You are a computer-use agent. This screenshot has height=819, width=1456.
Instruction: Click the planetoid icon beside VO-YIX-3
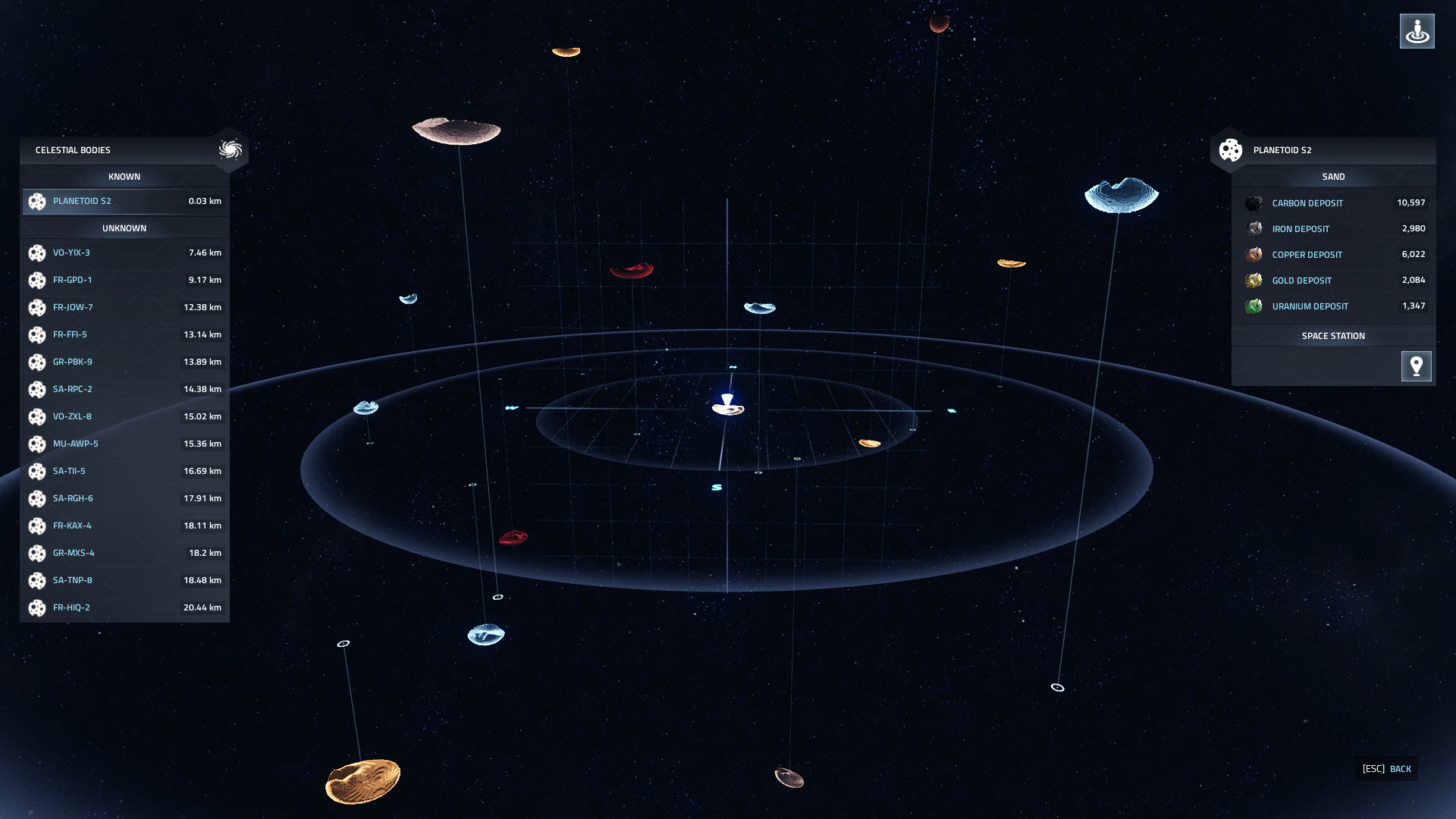[x=37, y=253]
